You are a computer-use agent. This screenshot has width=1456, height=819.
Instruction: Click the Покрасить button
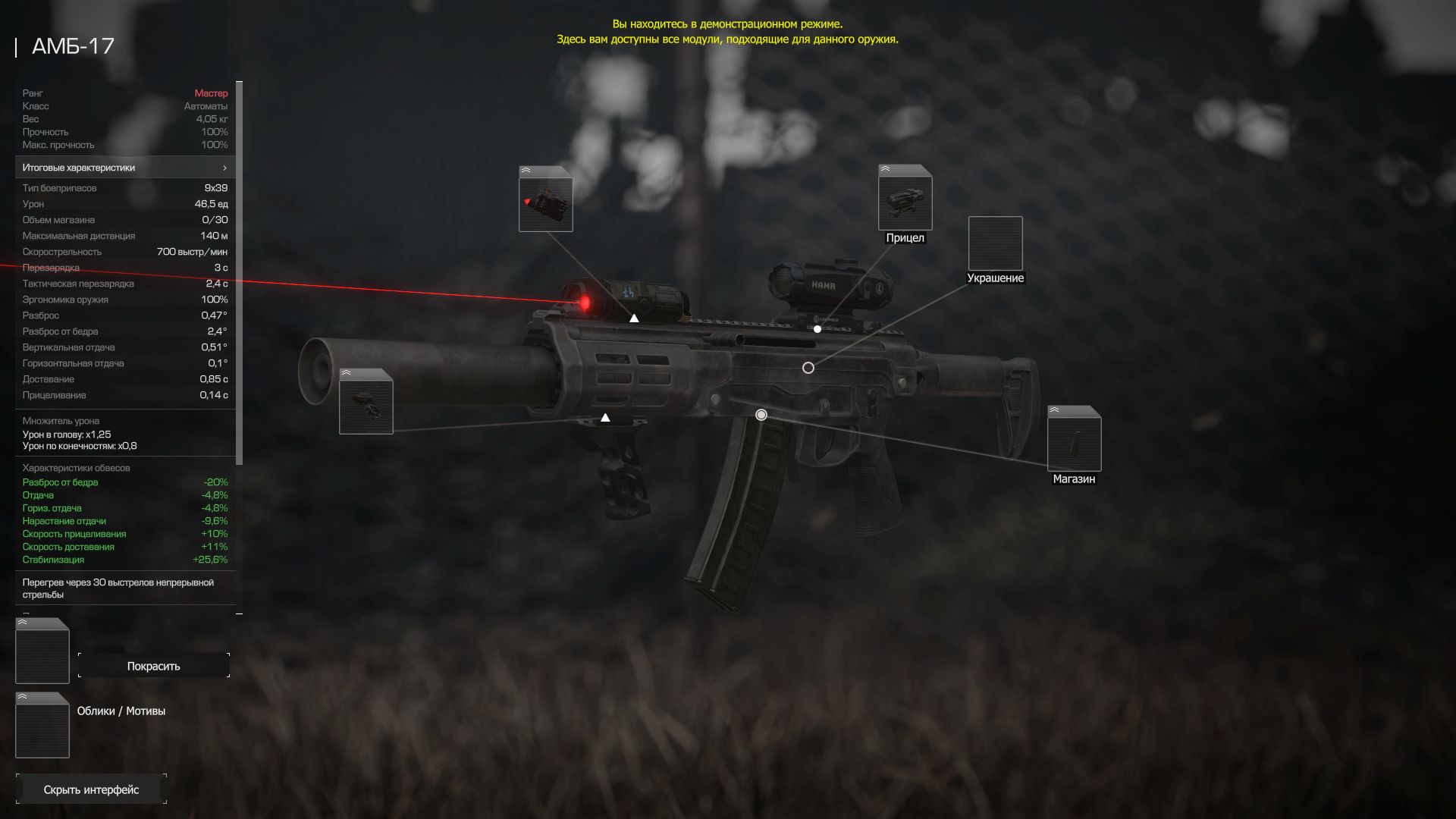tap(154, 666)
